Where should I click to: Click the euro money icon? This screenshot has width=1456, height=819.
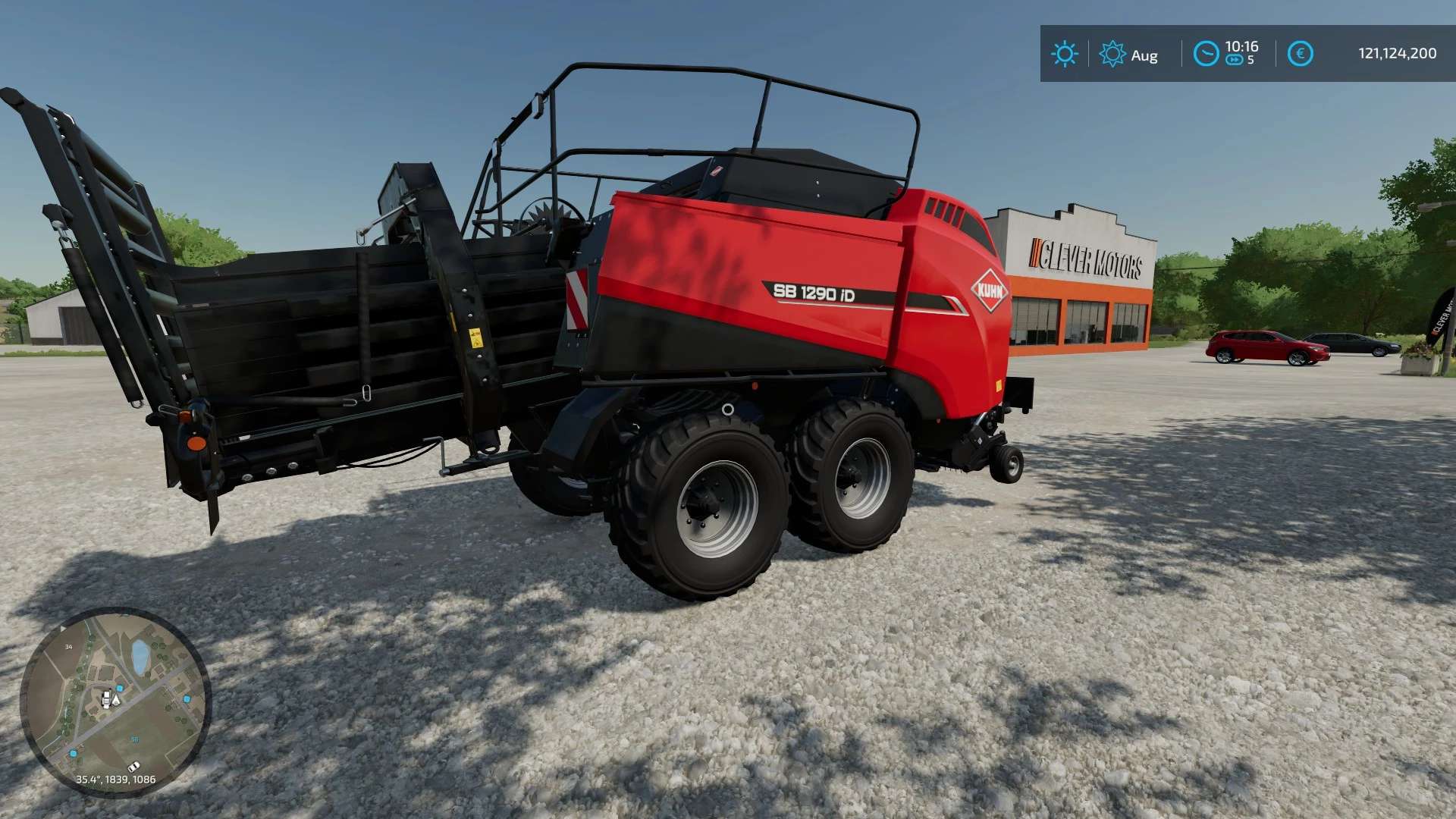click(x=1300, y=54)
